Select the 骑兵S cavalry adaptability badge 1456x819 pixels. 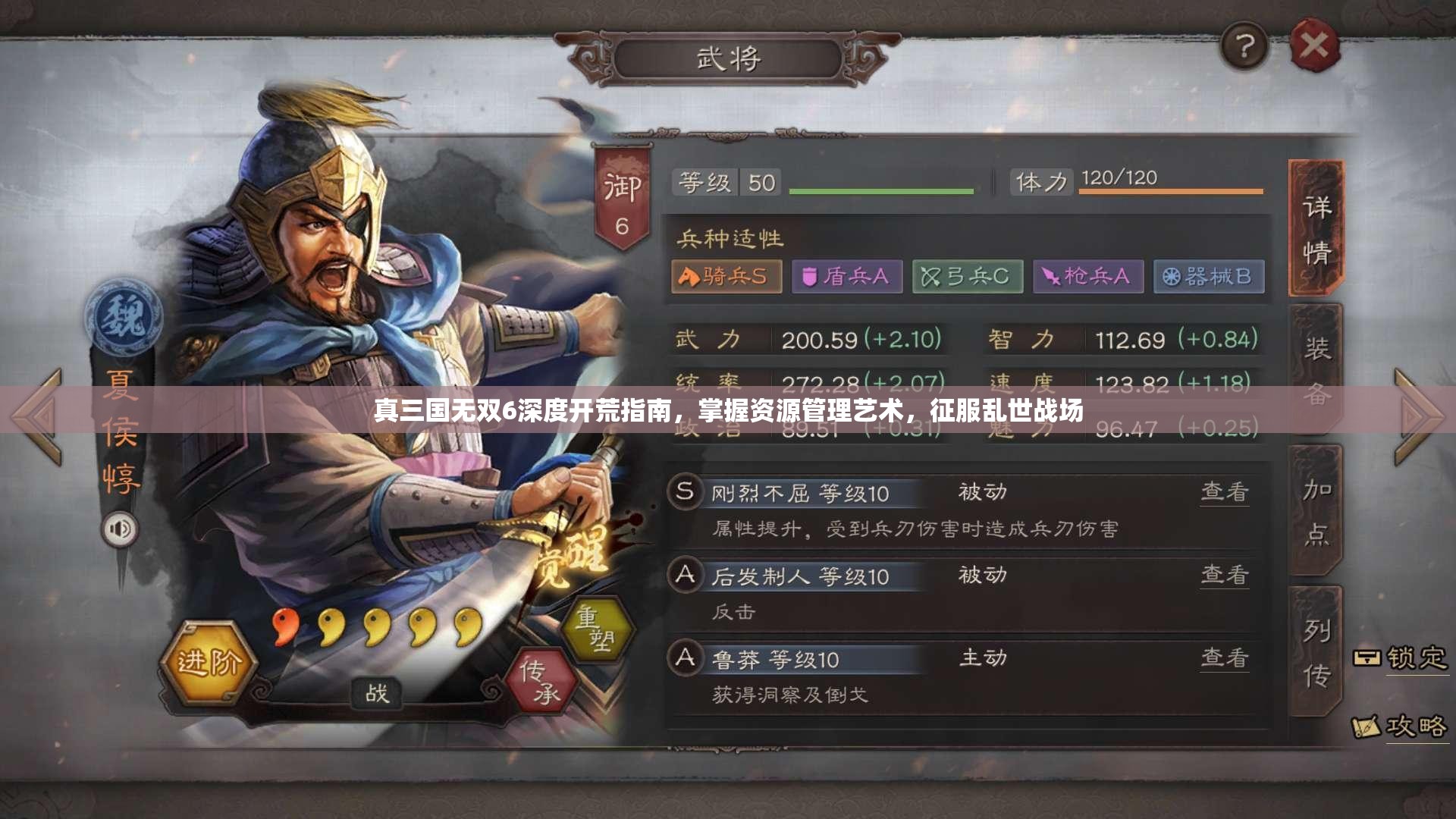pyautogui.click(x=725, y=278)
